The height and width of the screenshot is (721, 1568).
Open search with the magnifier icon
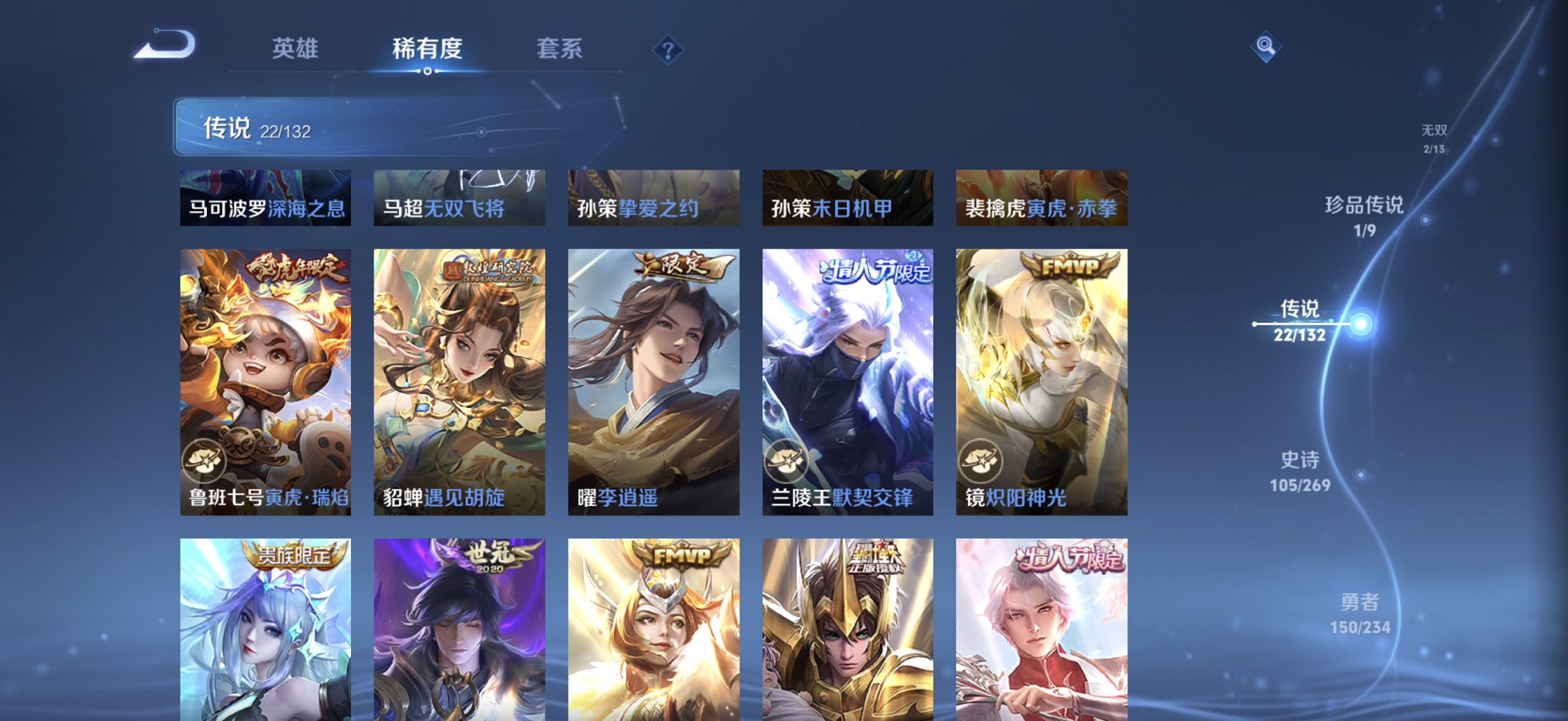pyautogui.click(x=1265, y=44)
